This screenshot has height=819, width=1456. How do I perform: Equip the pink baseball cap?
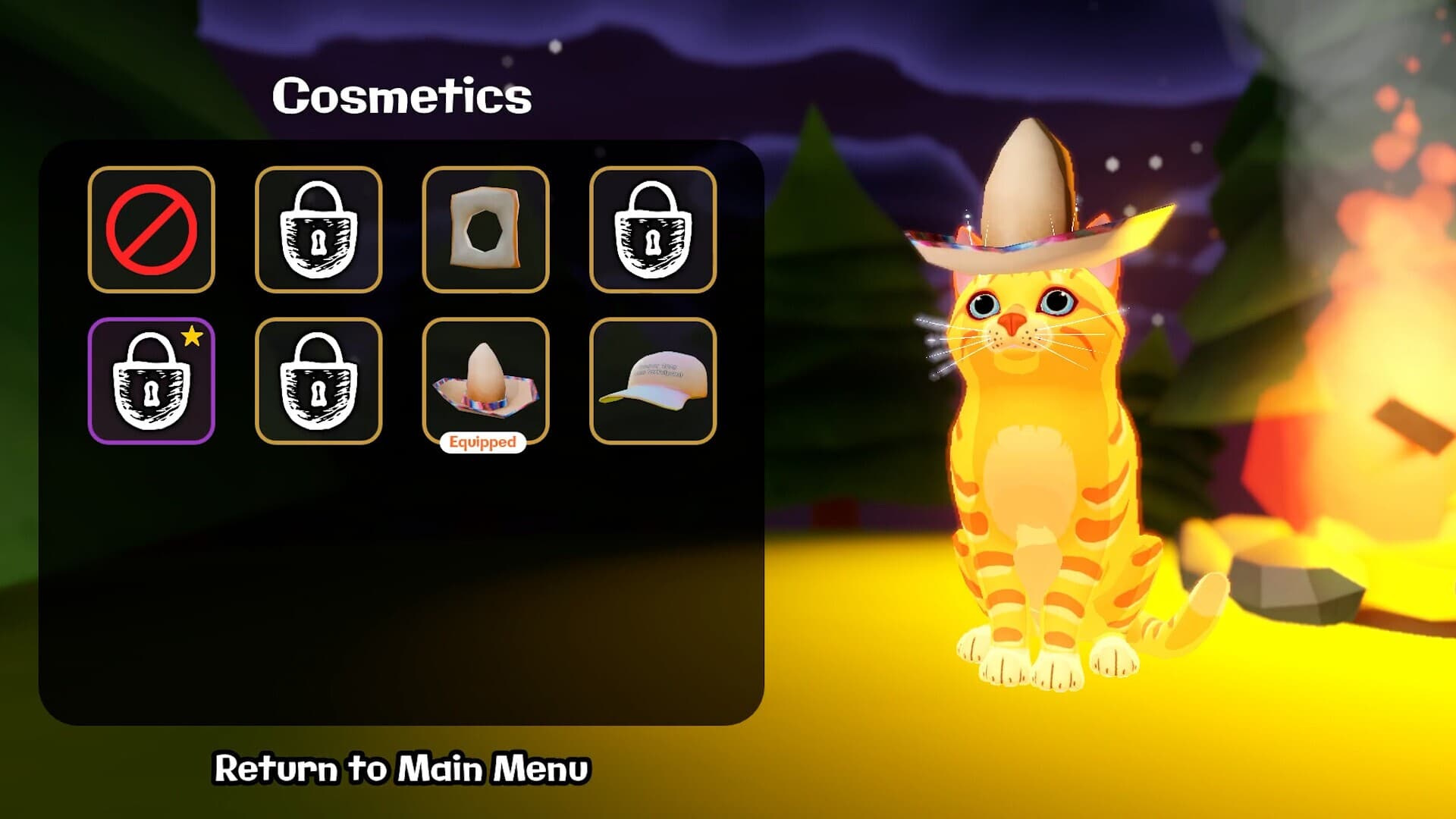[x=652, y=381]
